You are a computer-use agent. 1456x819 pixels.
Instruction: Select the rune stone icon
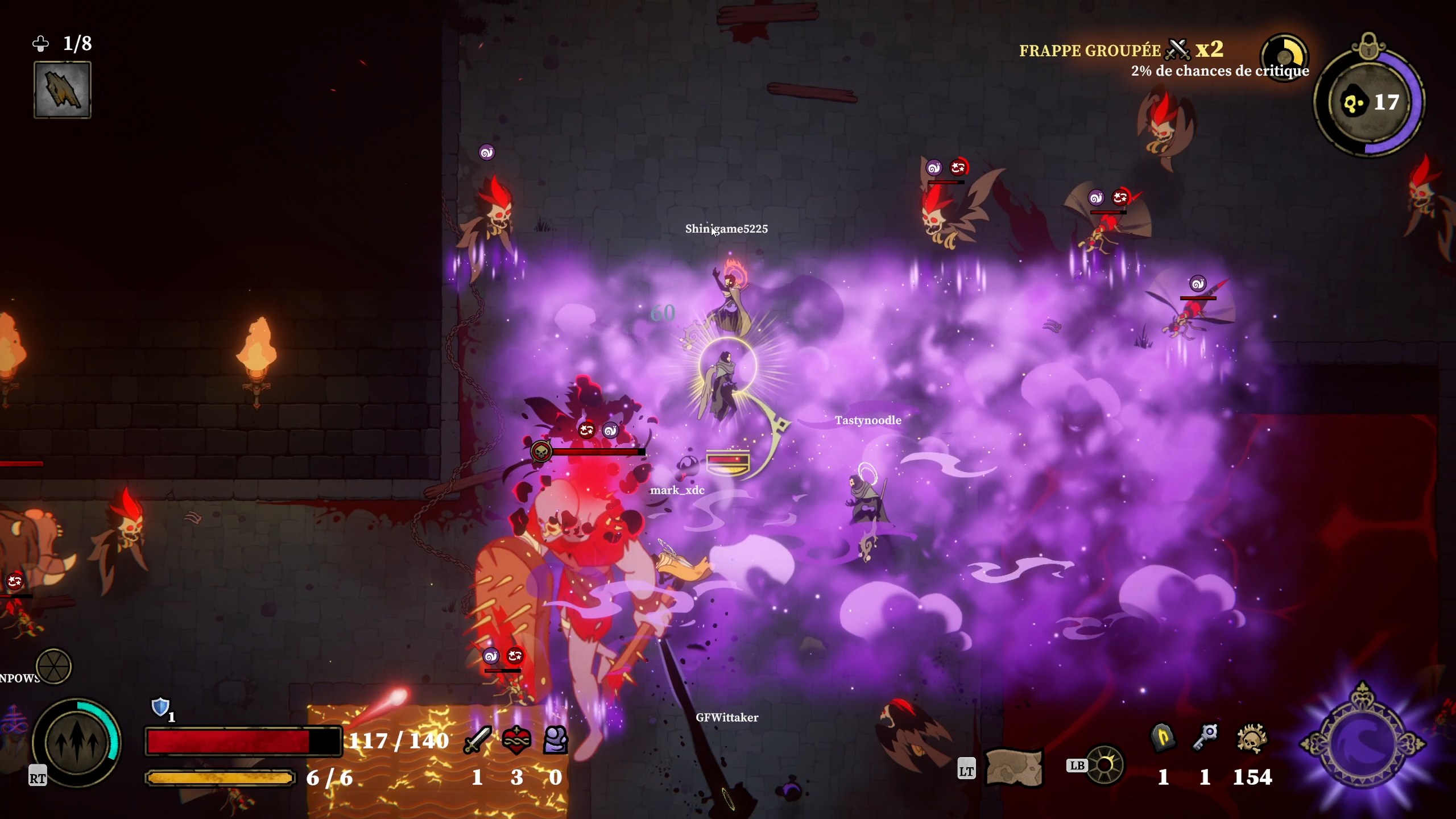point(1163,738)
